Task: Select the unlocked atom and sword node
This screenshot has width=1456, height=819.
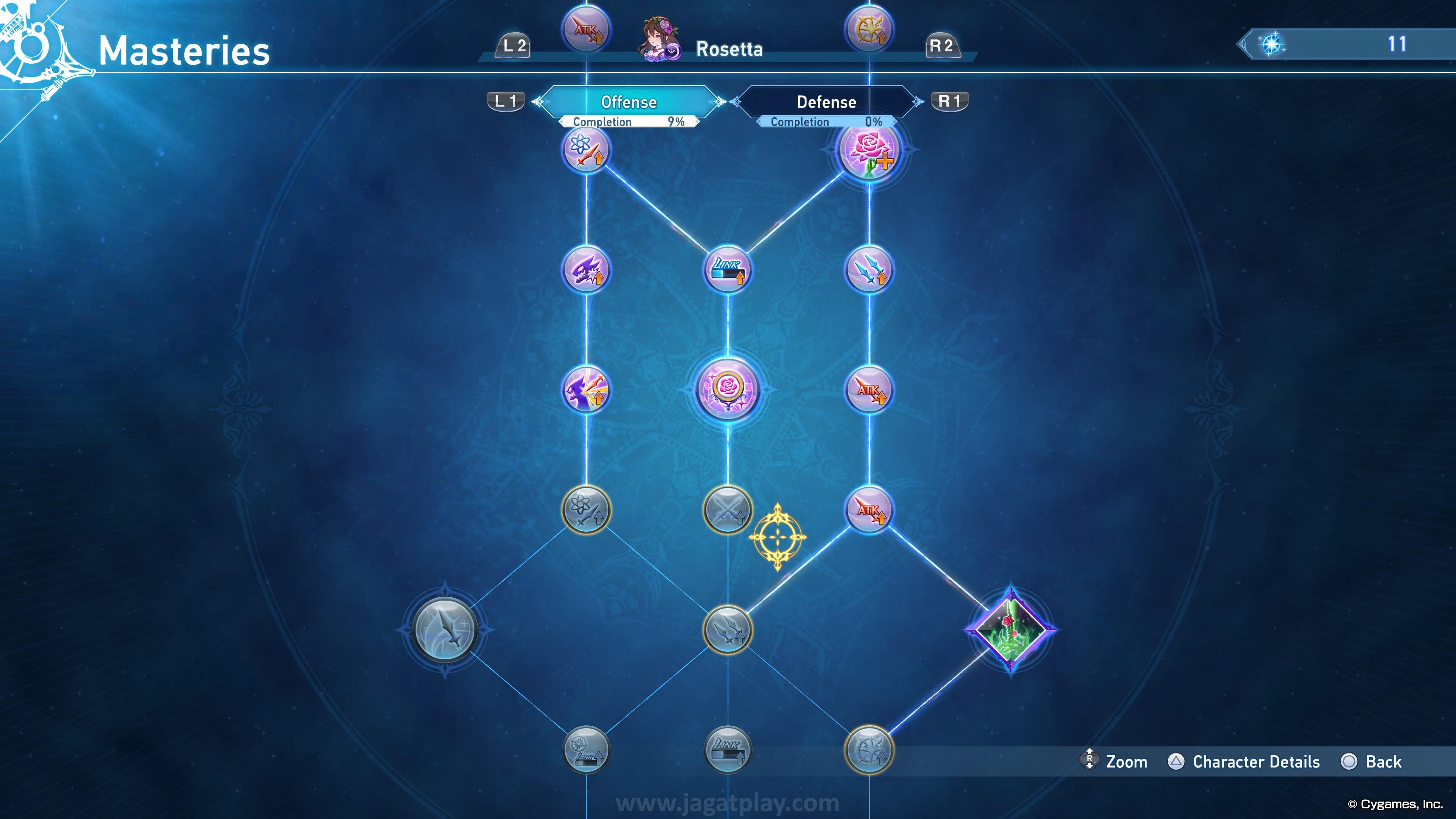Action: click(x=586, y=150)
